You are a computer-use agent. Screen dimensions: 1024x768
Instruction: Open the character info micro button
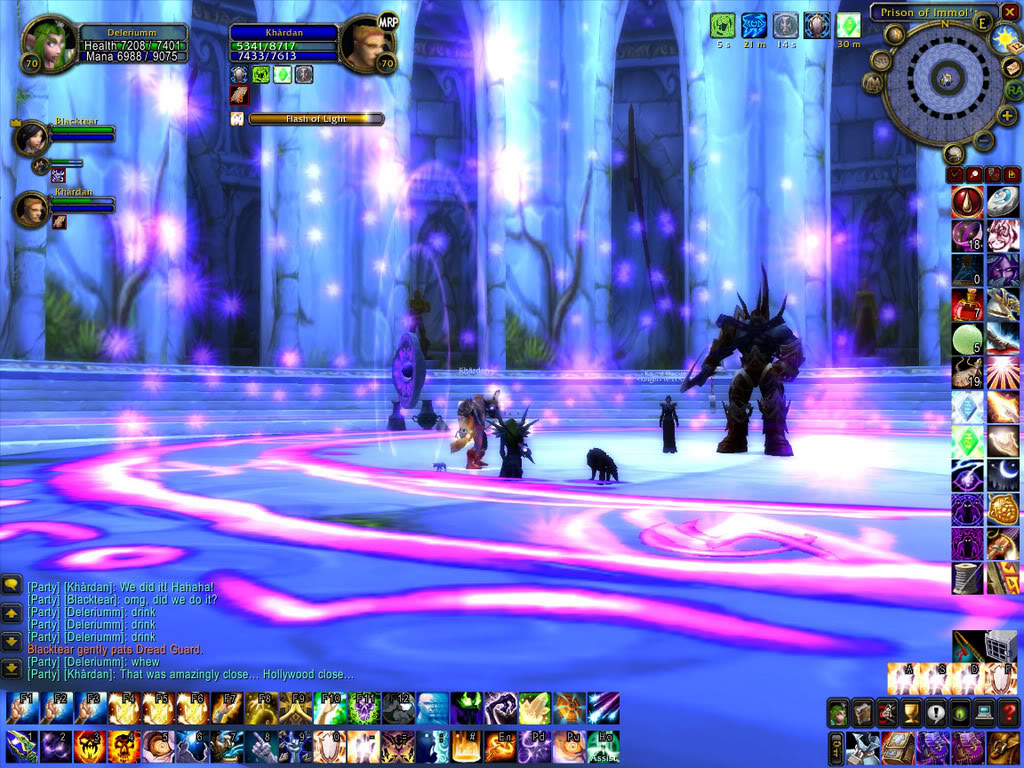pyautogui.click(x=838, y=713)
